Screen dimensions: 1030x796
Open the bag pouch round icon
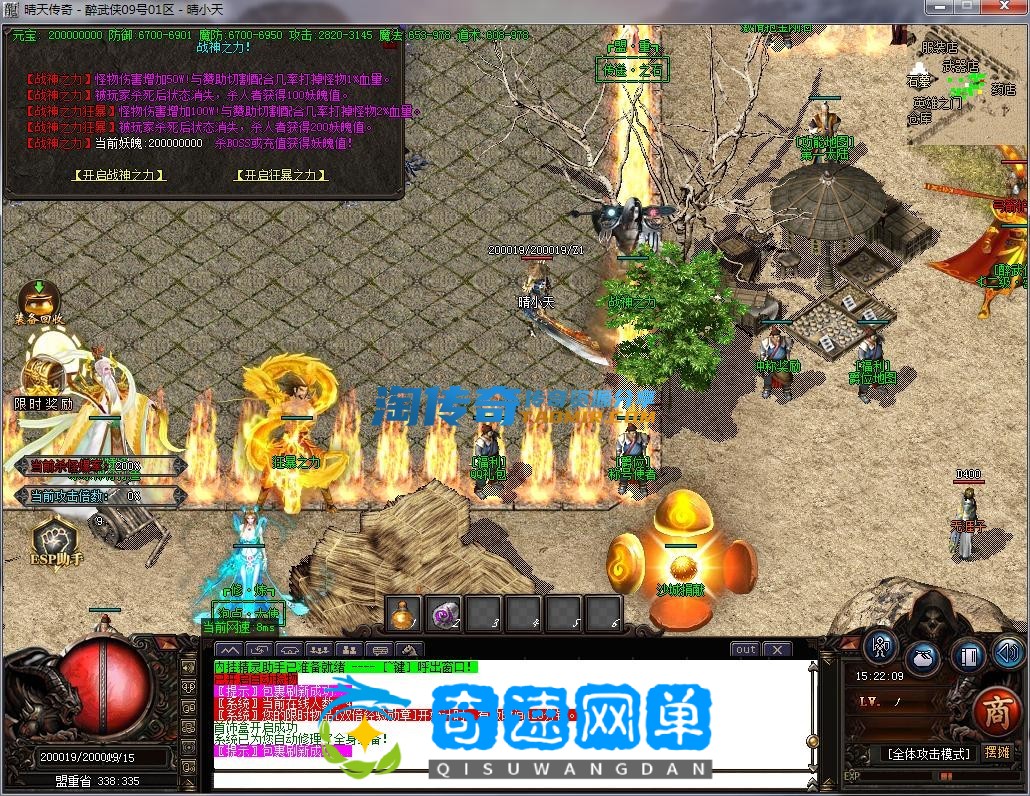pos(922,658)
